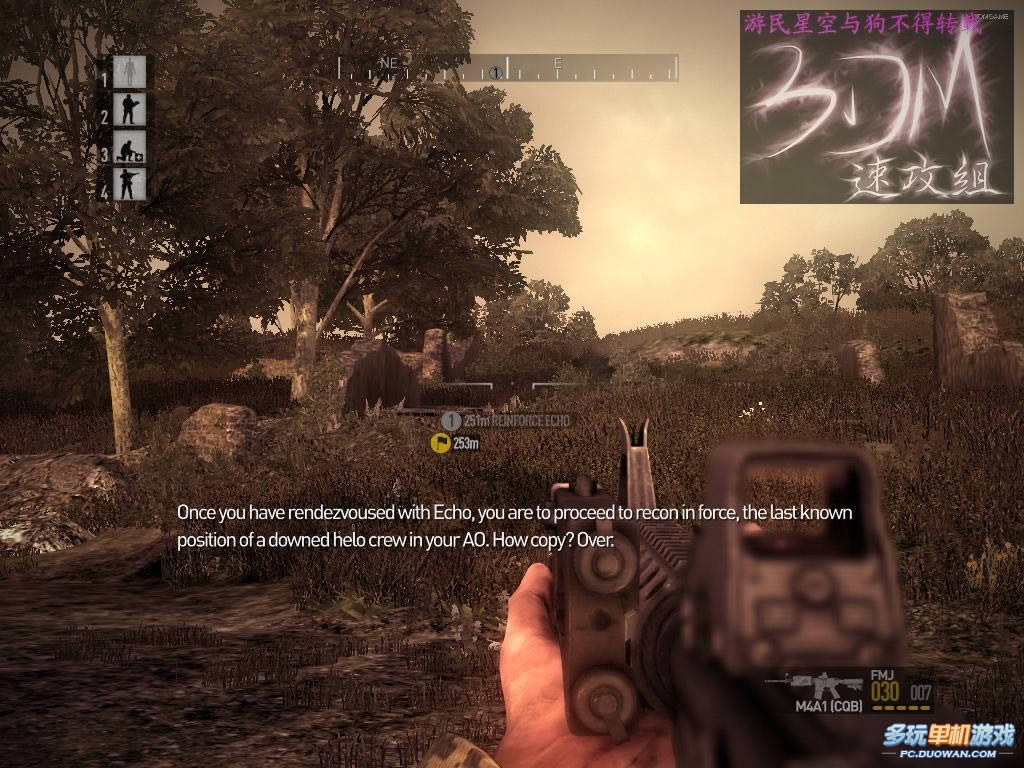Select squad member 4 rifleman icon
The width and height of the screenshot is (1024, 768).
click(x=129, y=185)
